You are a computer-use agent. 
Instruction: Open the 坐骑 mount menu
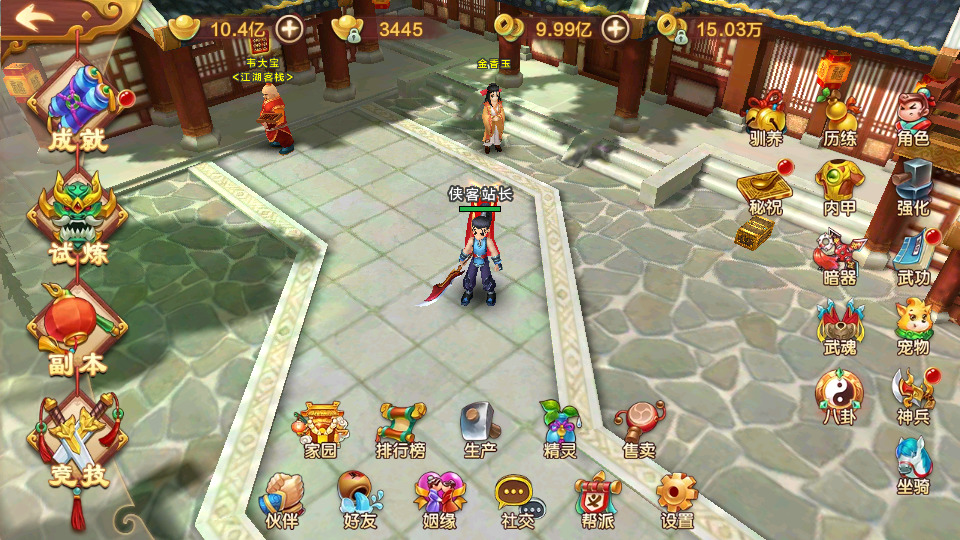coord(913,466)
